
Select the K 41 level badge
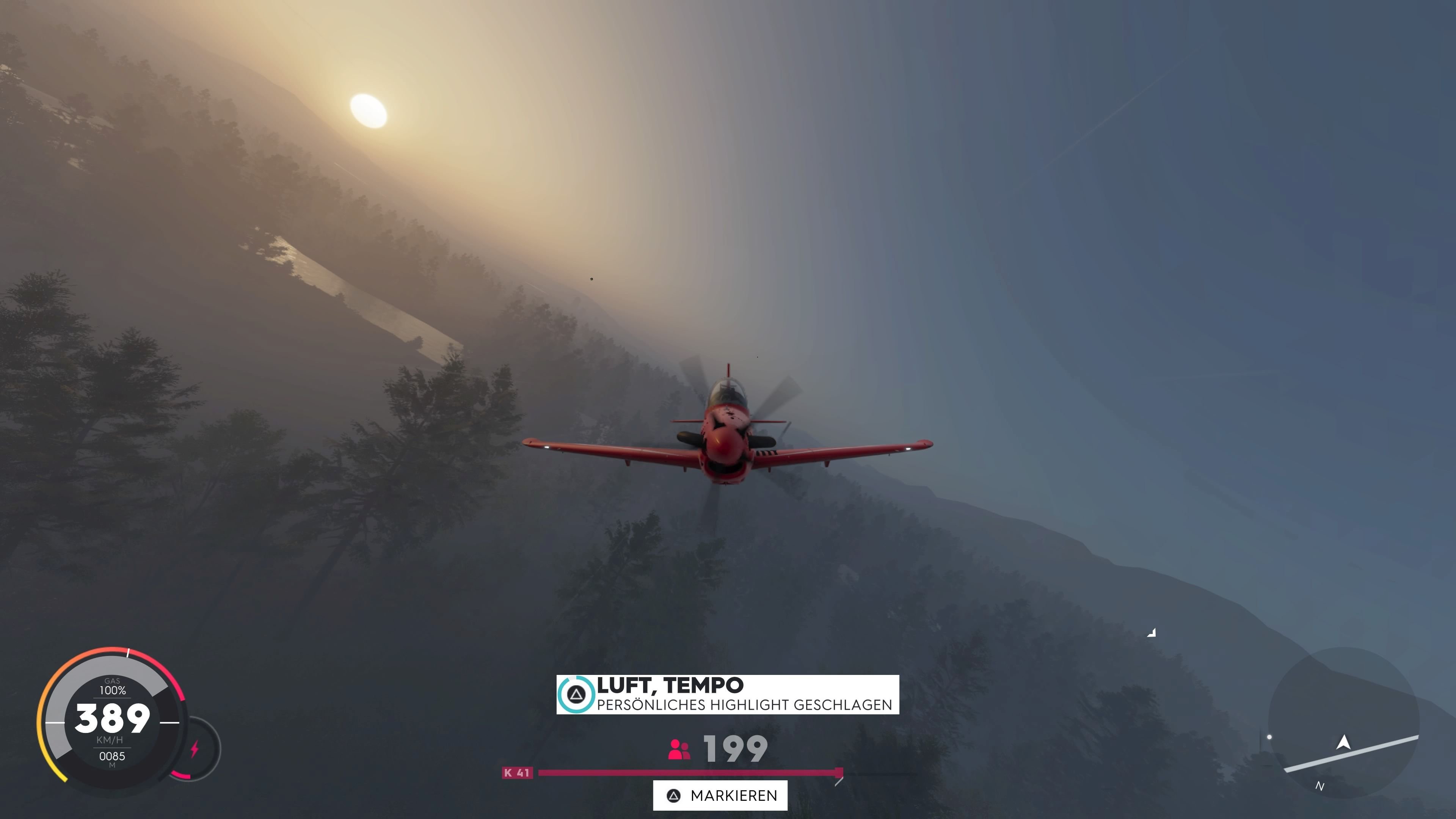click(518, 773)
